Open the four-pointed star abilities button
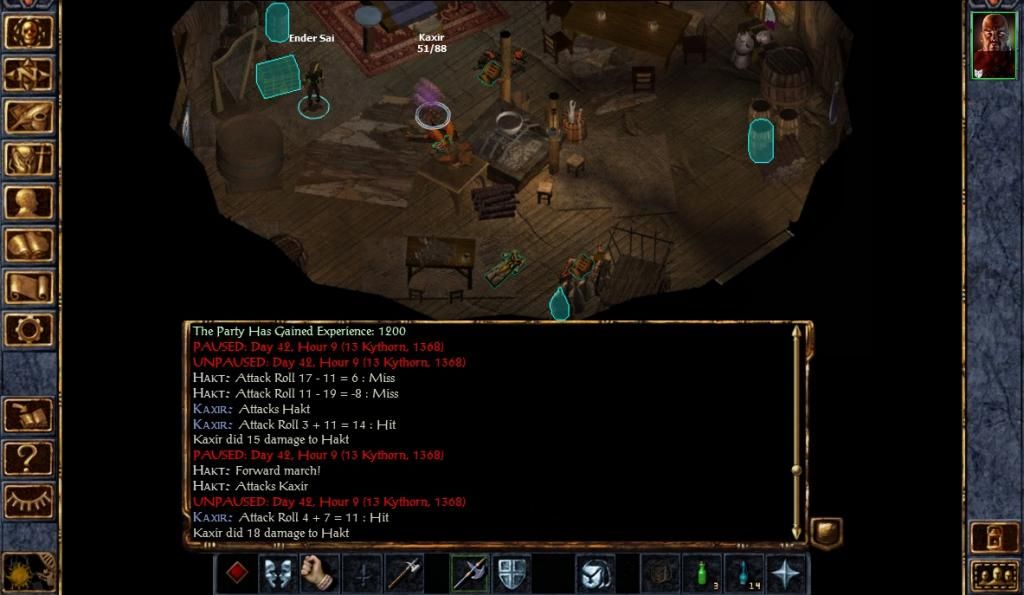The width and height of the screenshot is (1024, 595). (787, 573)
